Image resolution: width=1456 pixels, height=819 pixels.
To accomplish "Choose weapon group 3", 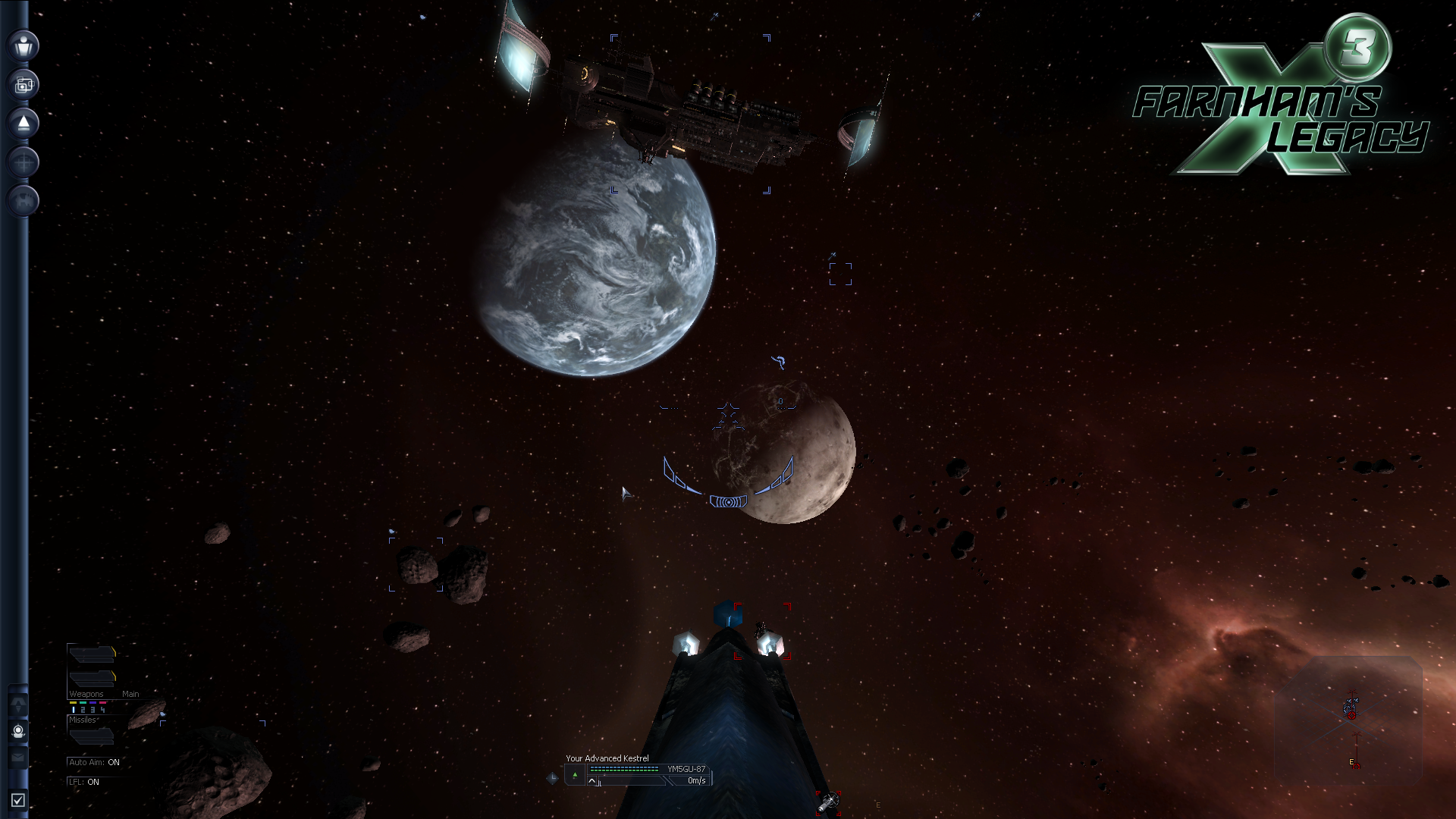I will coord(93,709).
